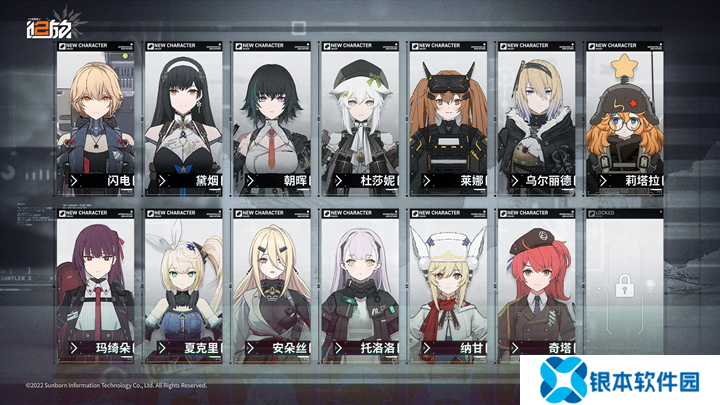Open the 夏克里 character card
Viewport: 720px width, 405px height.
pyautogui.click(x=184, y=285)
